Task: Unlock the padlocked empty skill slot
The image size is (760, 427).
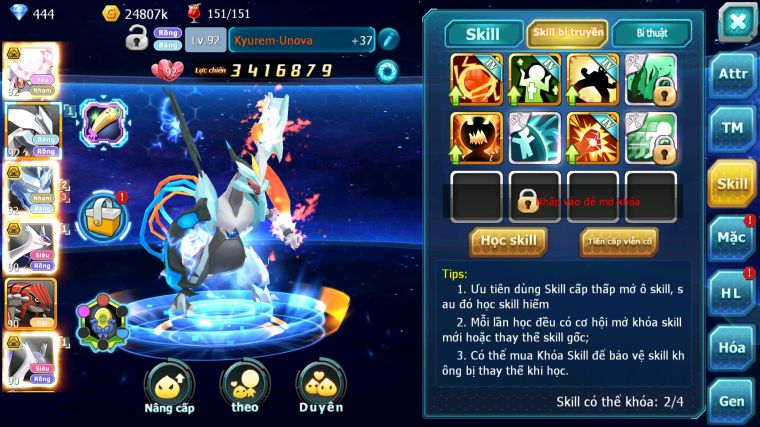Action: pyautogui.click(x=534, y=197)
